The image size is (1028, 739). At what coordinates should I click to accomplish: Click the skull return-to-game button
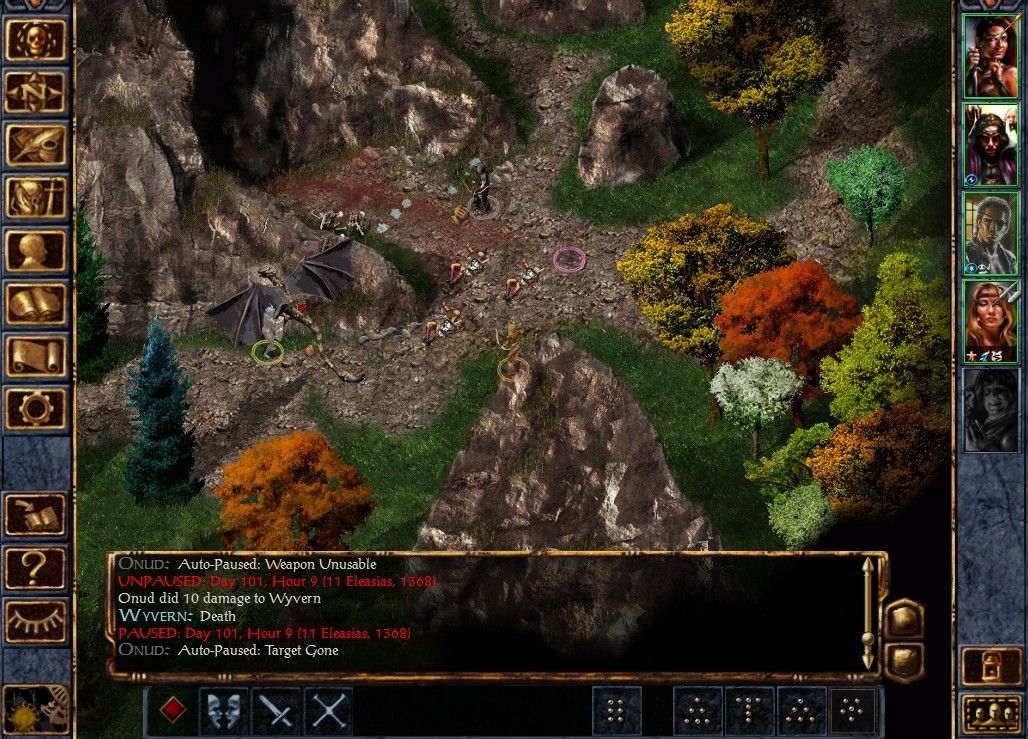36,39
